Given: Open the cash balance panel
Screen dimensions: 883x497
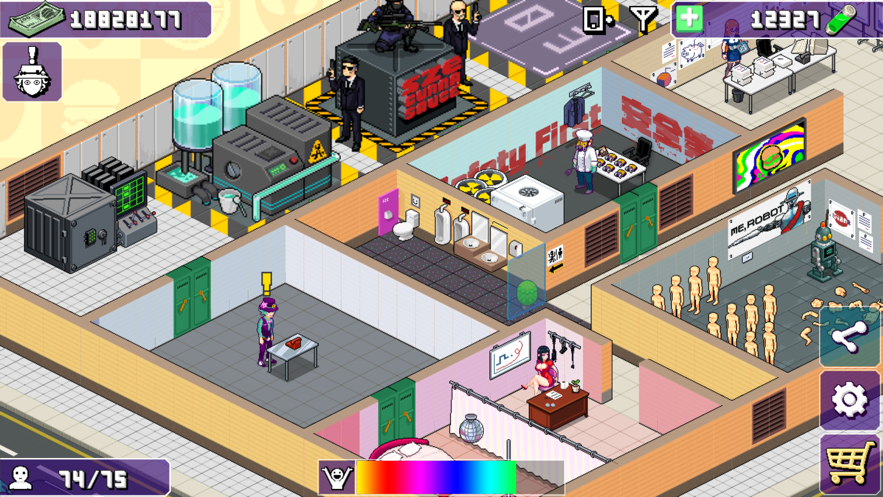Looking at the screenshot, I should (x=105, y=19).
